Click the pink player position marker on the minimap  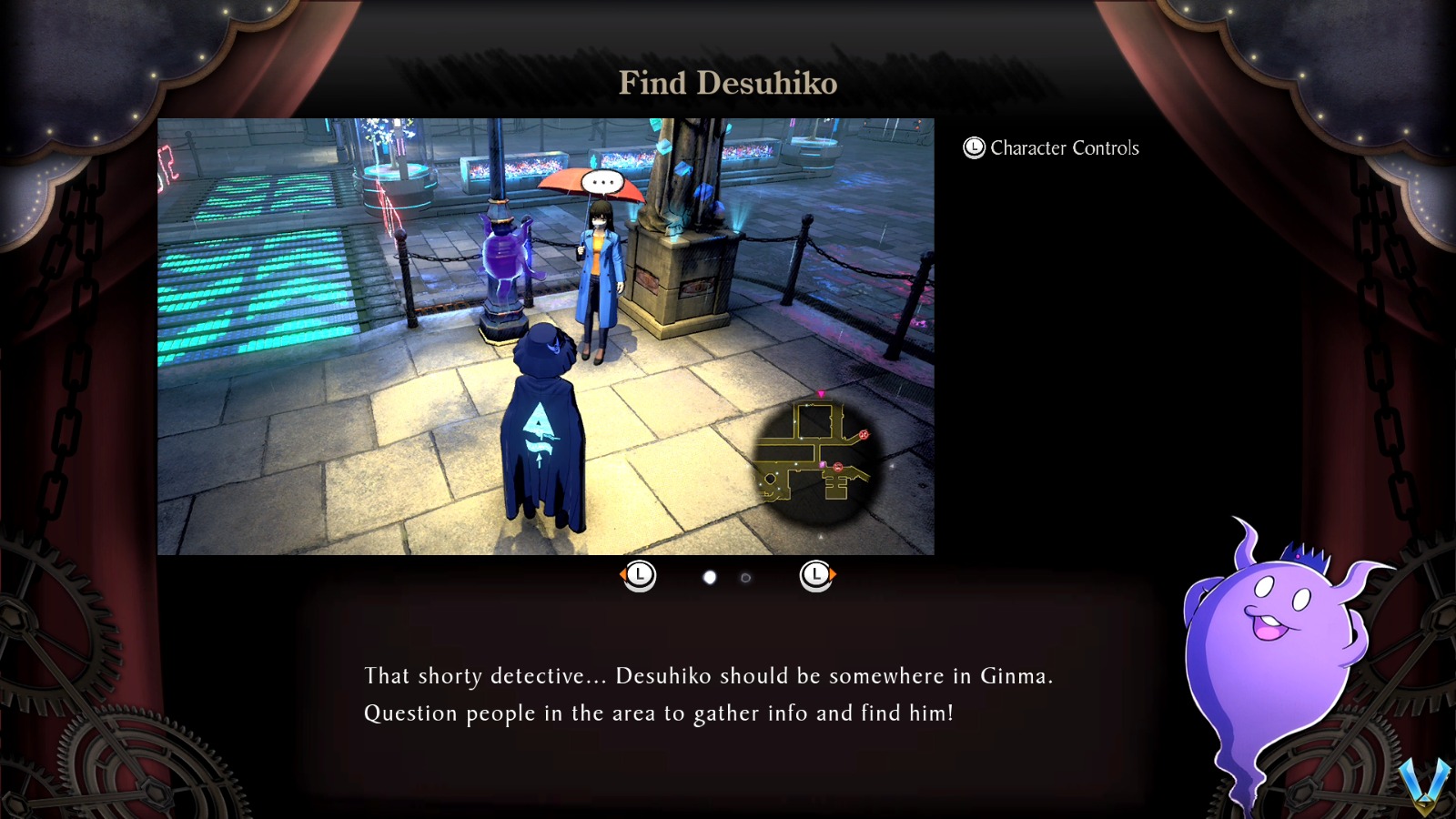822,464
